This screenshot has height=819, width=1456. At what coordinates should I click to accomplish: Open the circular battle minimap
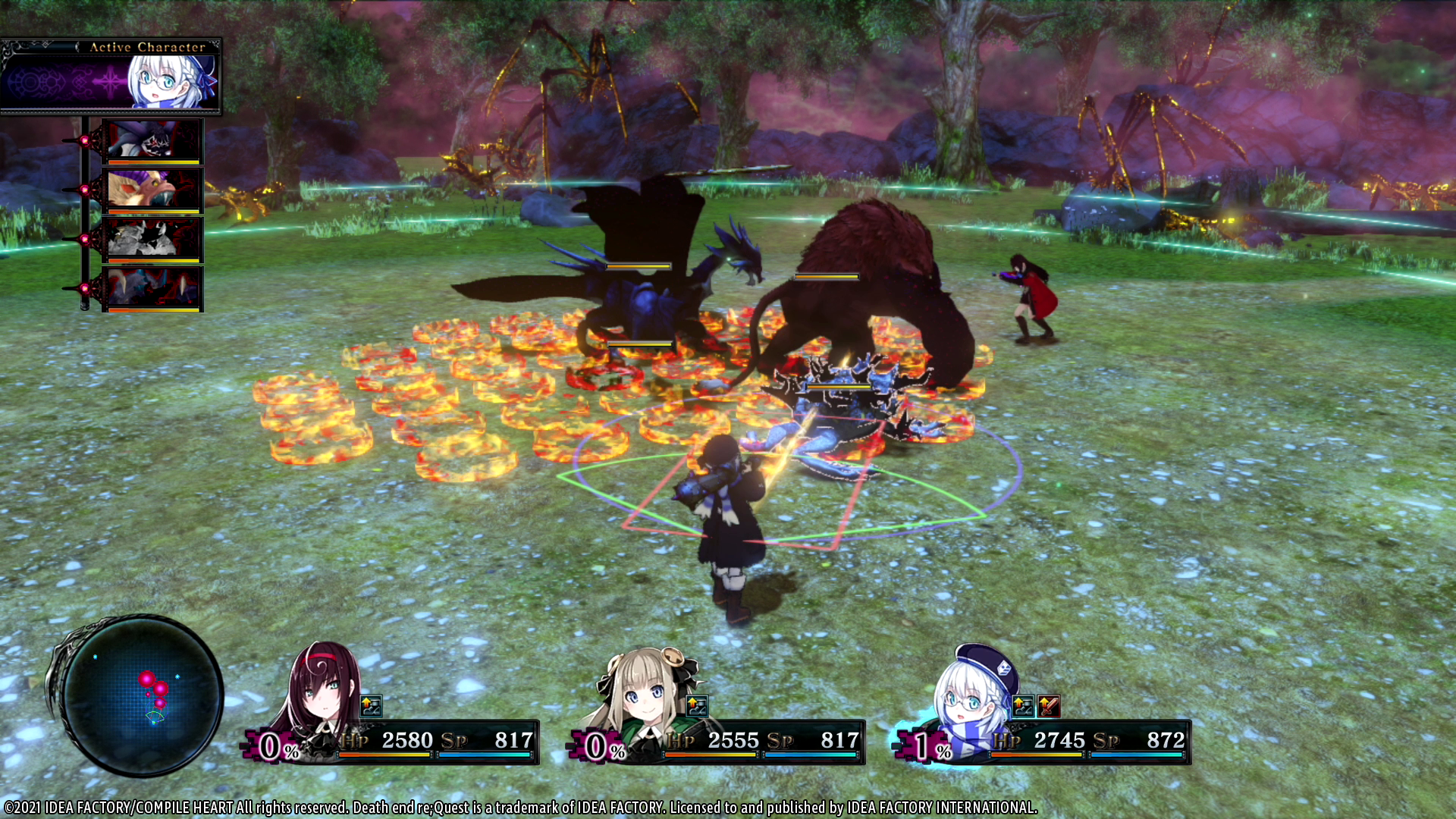point(141,694)
